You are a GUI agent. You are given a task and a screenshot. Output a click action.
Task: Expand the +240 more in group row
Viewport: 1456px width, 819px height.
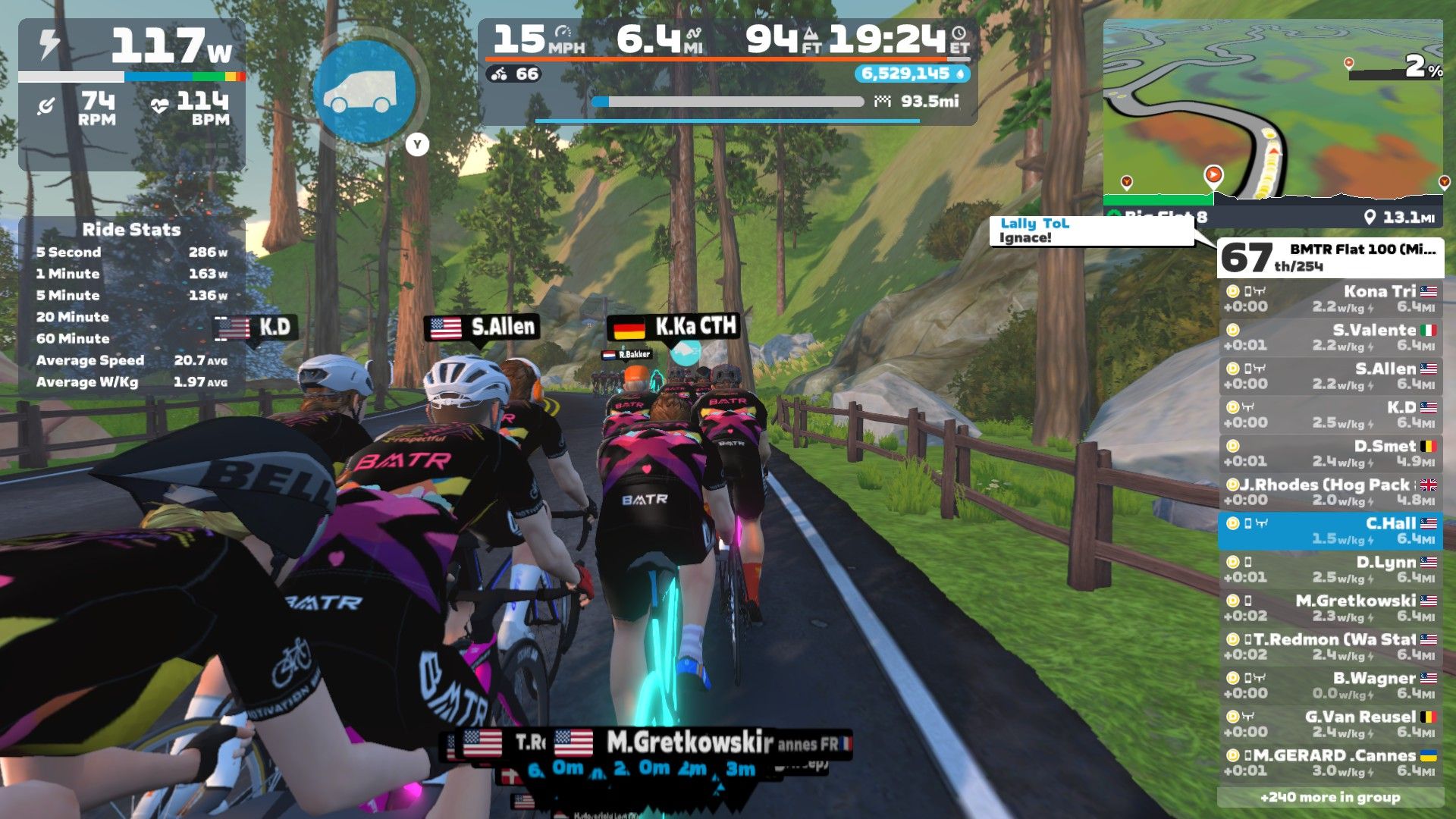pos(1330,797)
